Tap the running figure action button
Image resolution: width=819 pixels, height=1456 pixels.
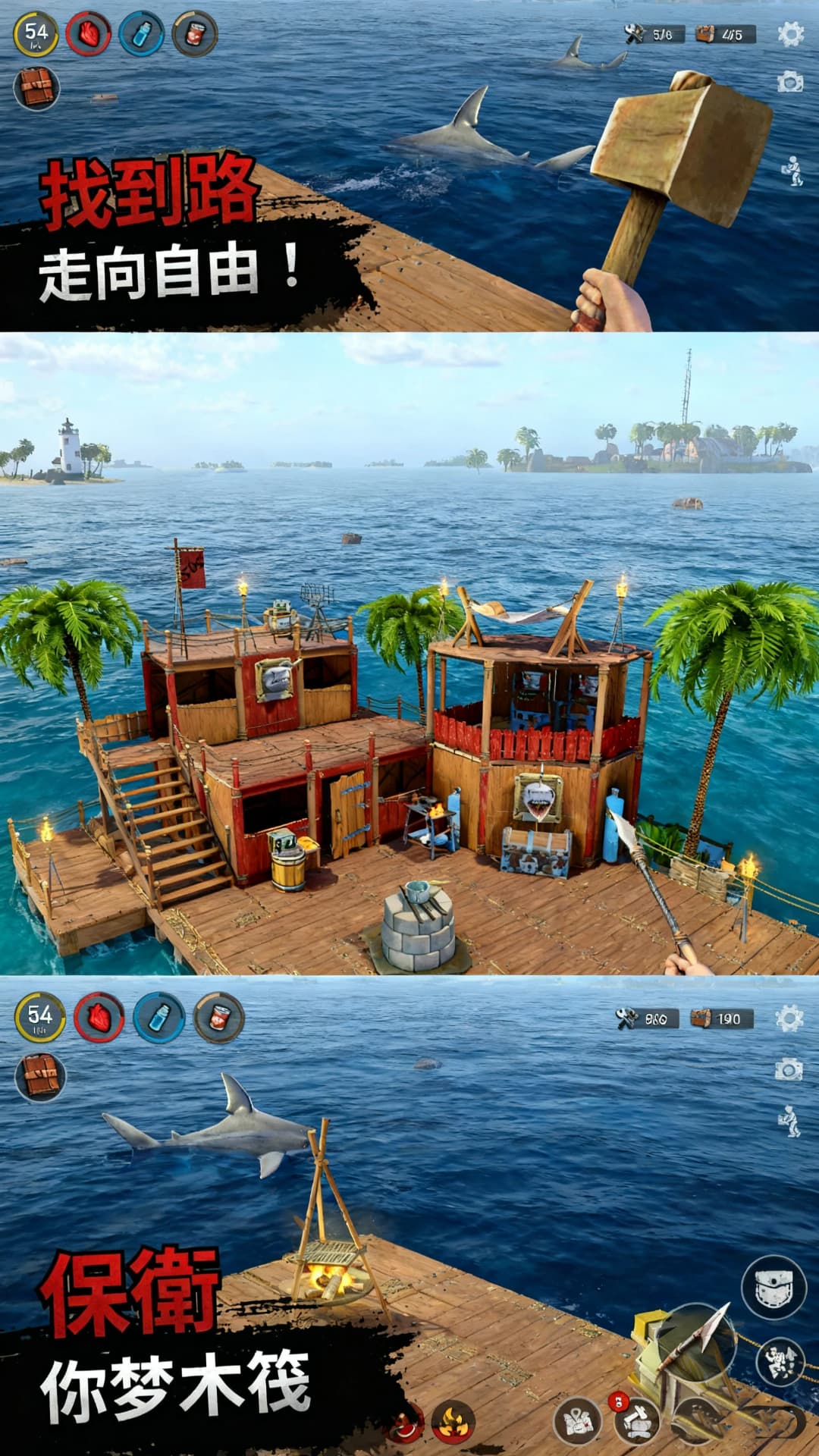click(781, 1361)
